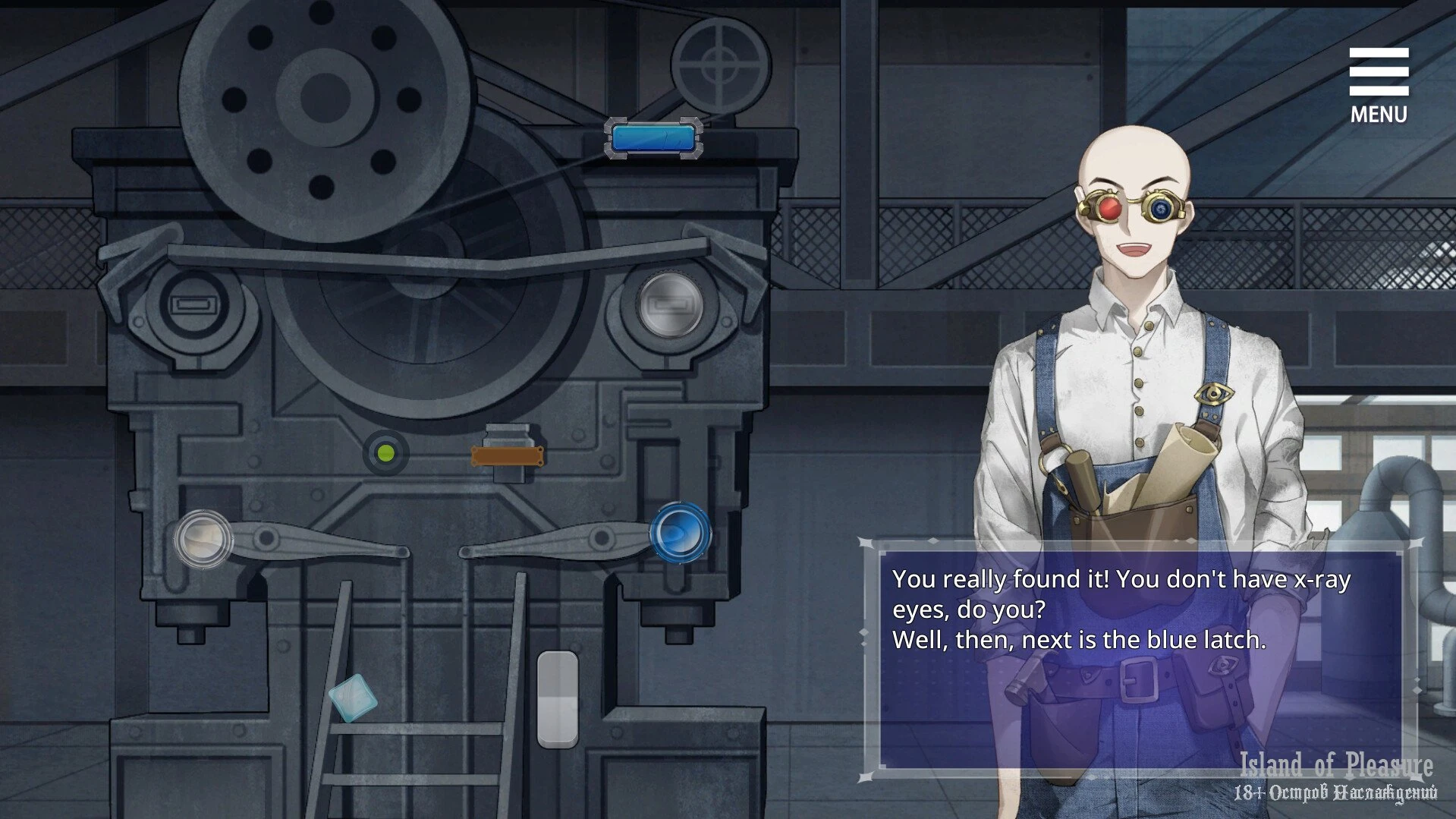Select the blue rectangular latch
The image size is (1456, 819).
click(653, 138)
